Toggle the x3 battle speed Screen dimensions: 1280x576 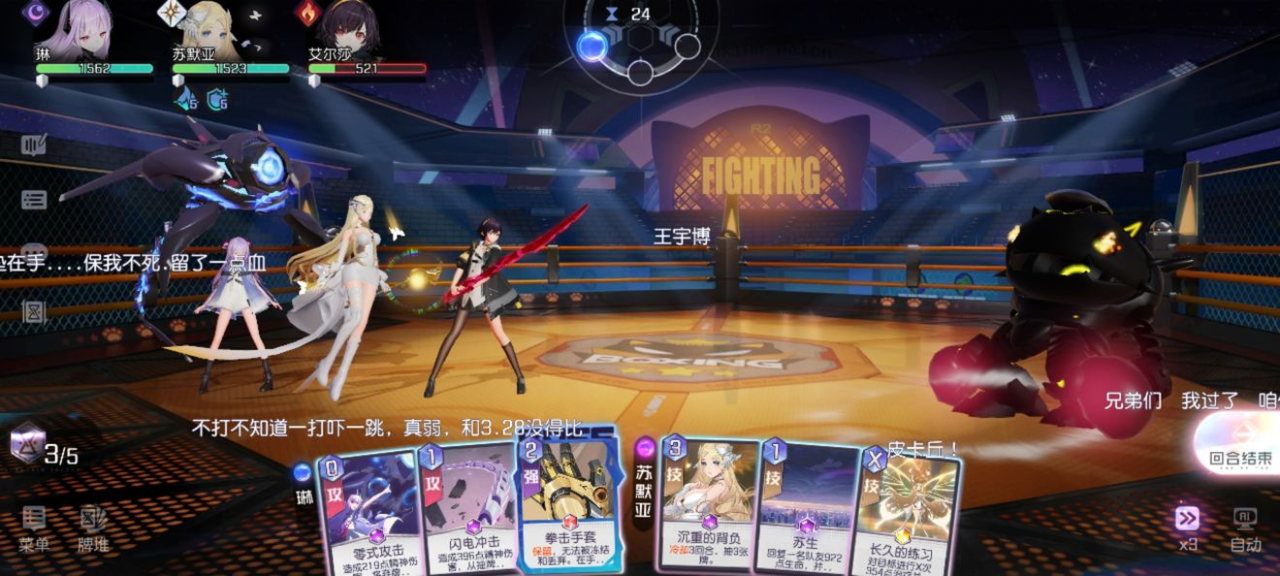click(1187, 527)
